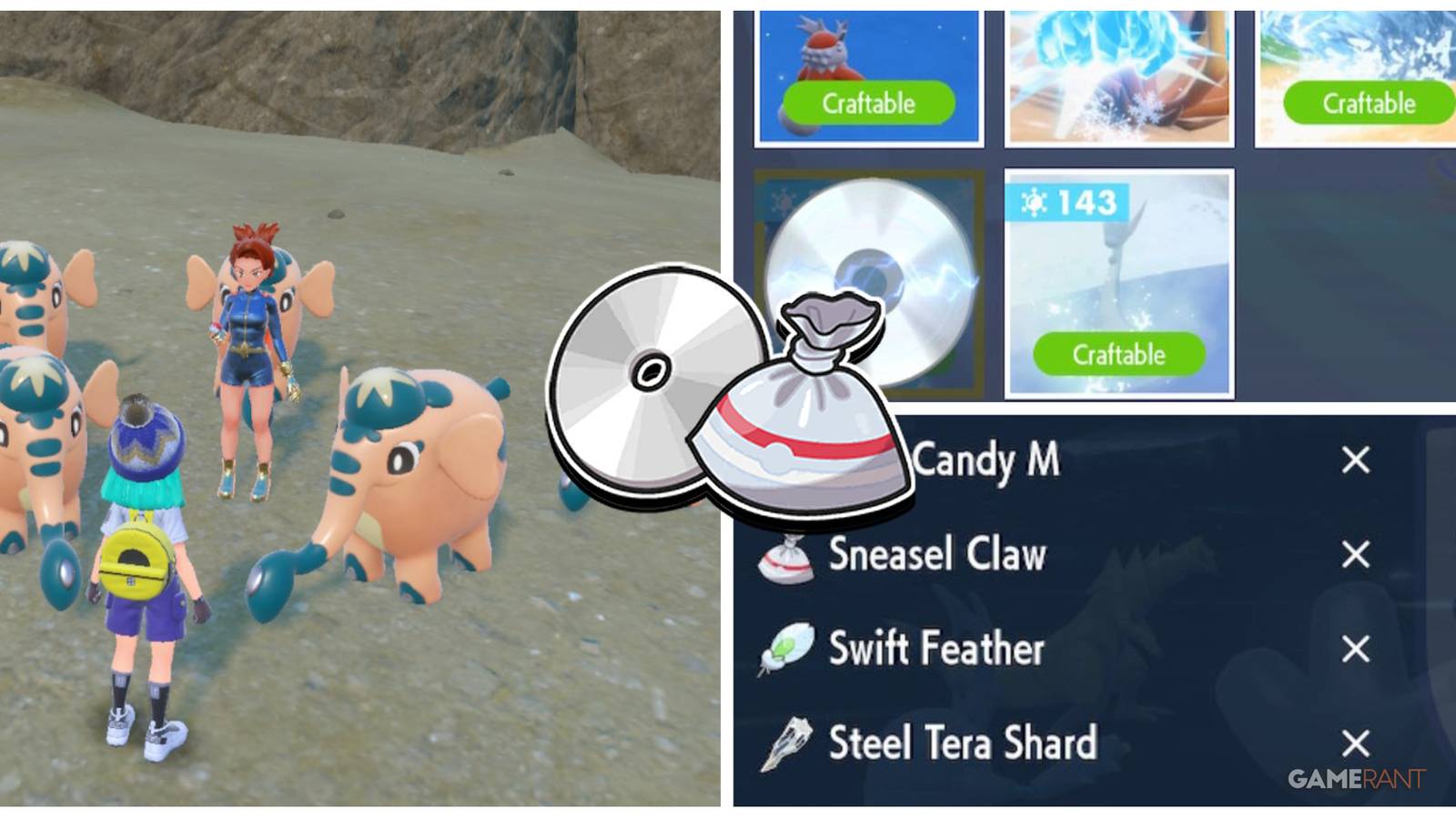Dismiss Sneasel Claw via the X mark
1456x819 pixels.
click(x=1356, y=554)
